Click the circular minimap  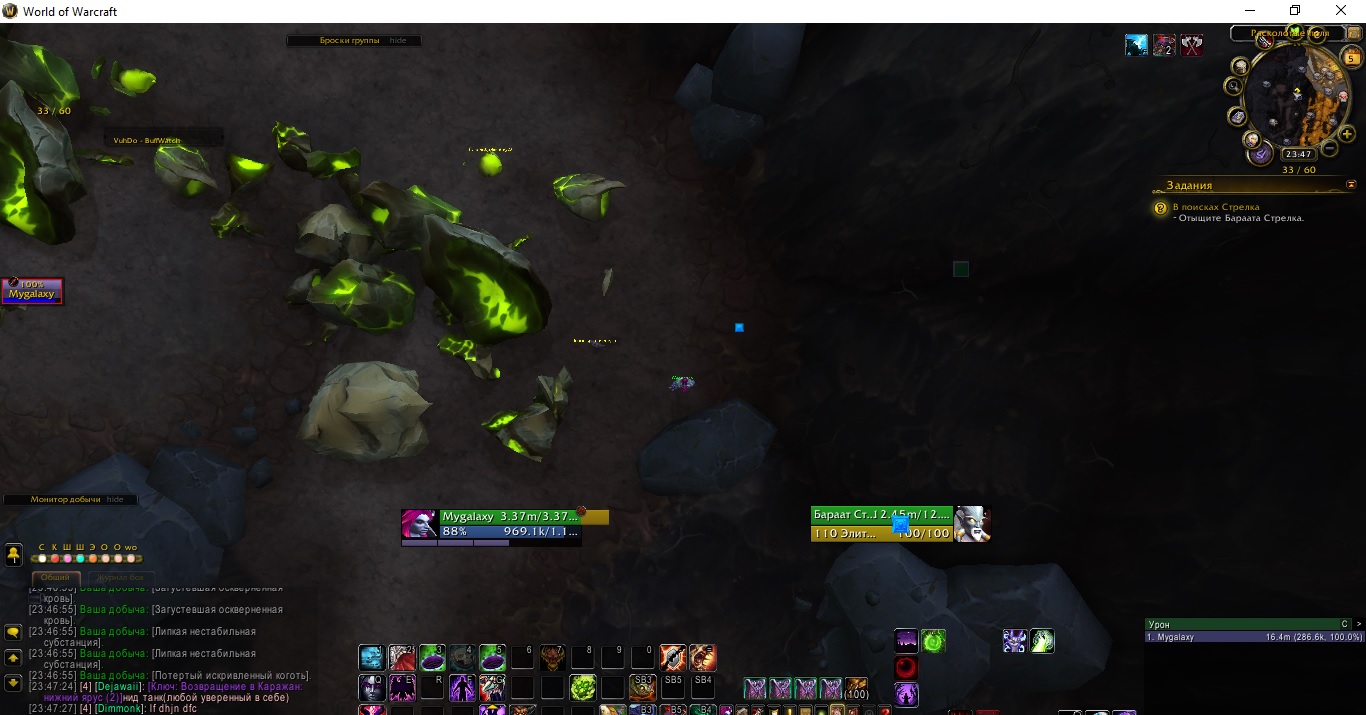coord(1295,98)
